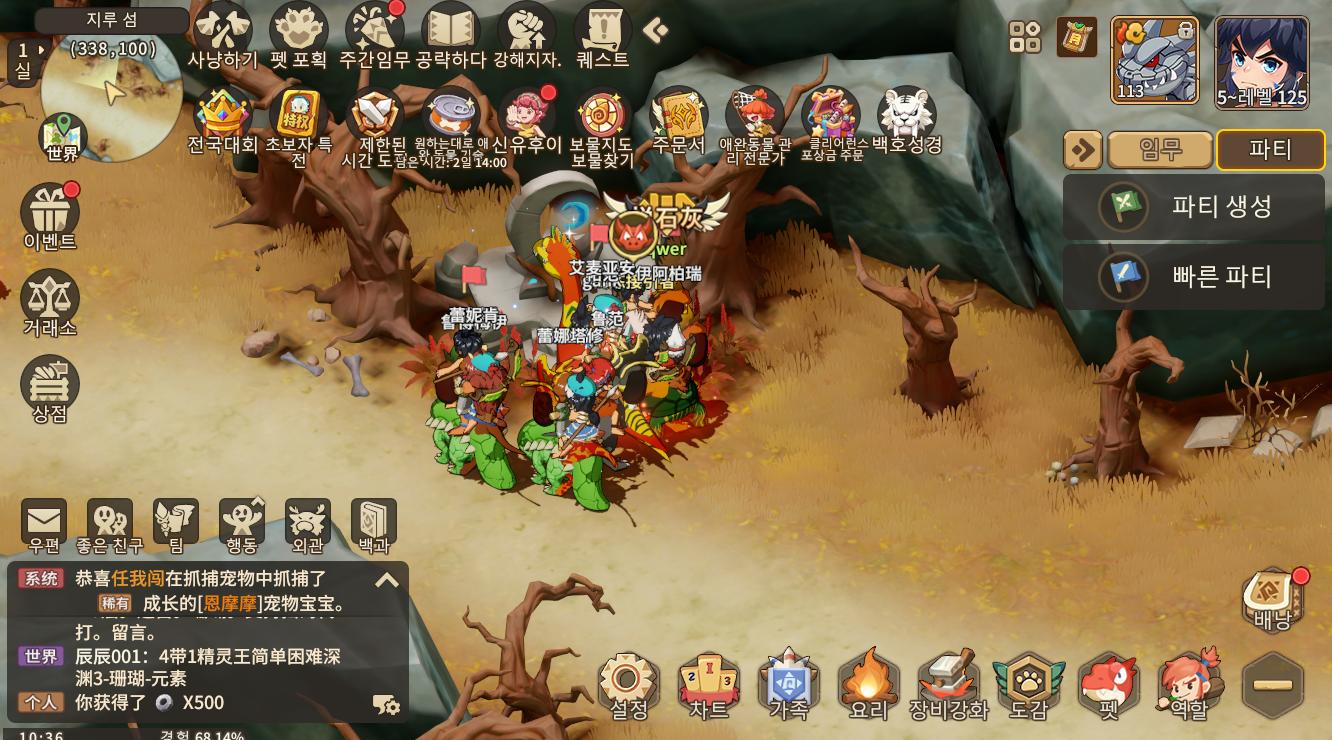Viewport: 1332px width, 740px height.
Task: Select the 파티 party tab
Action: click(1270, 150)
